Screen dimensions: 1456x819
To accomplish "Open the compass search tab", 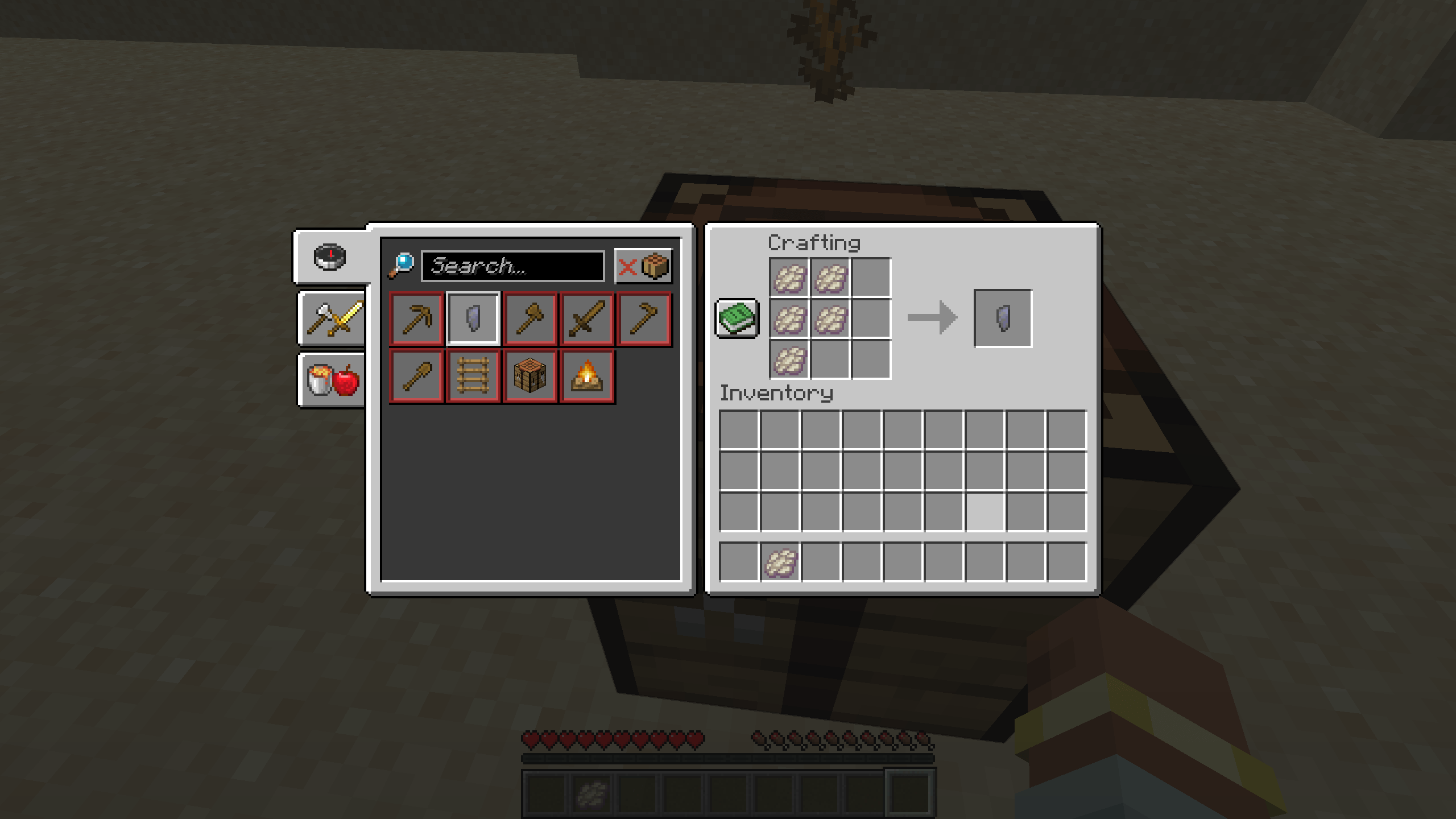I will pyautogui.click(x=330, y=257).
